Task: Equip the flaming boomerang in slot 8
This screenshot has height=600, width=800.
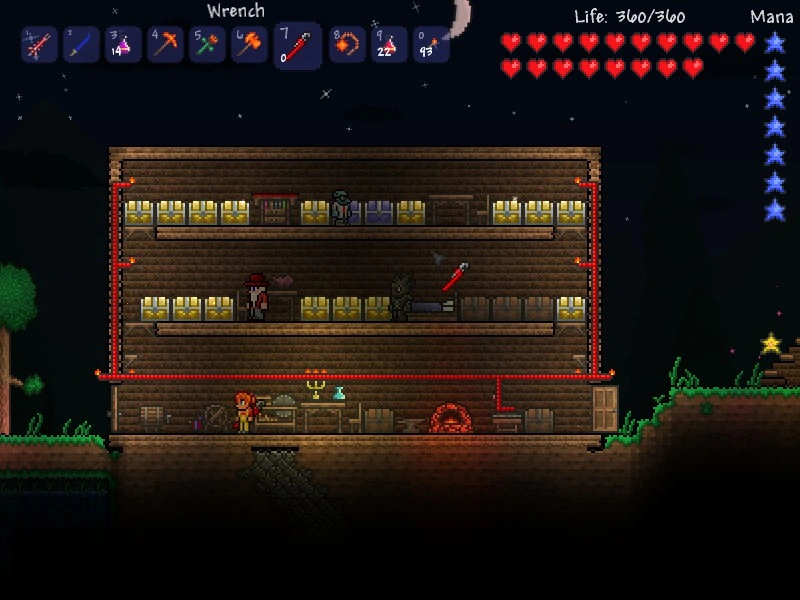Action: pos(347,45)
